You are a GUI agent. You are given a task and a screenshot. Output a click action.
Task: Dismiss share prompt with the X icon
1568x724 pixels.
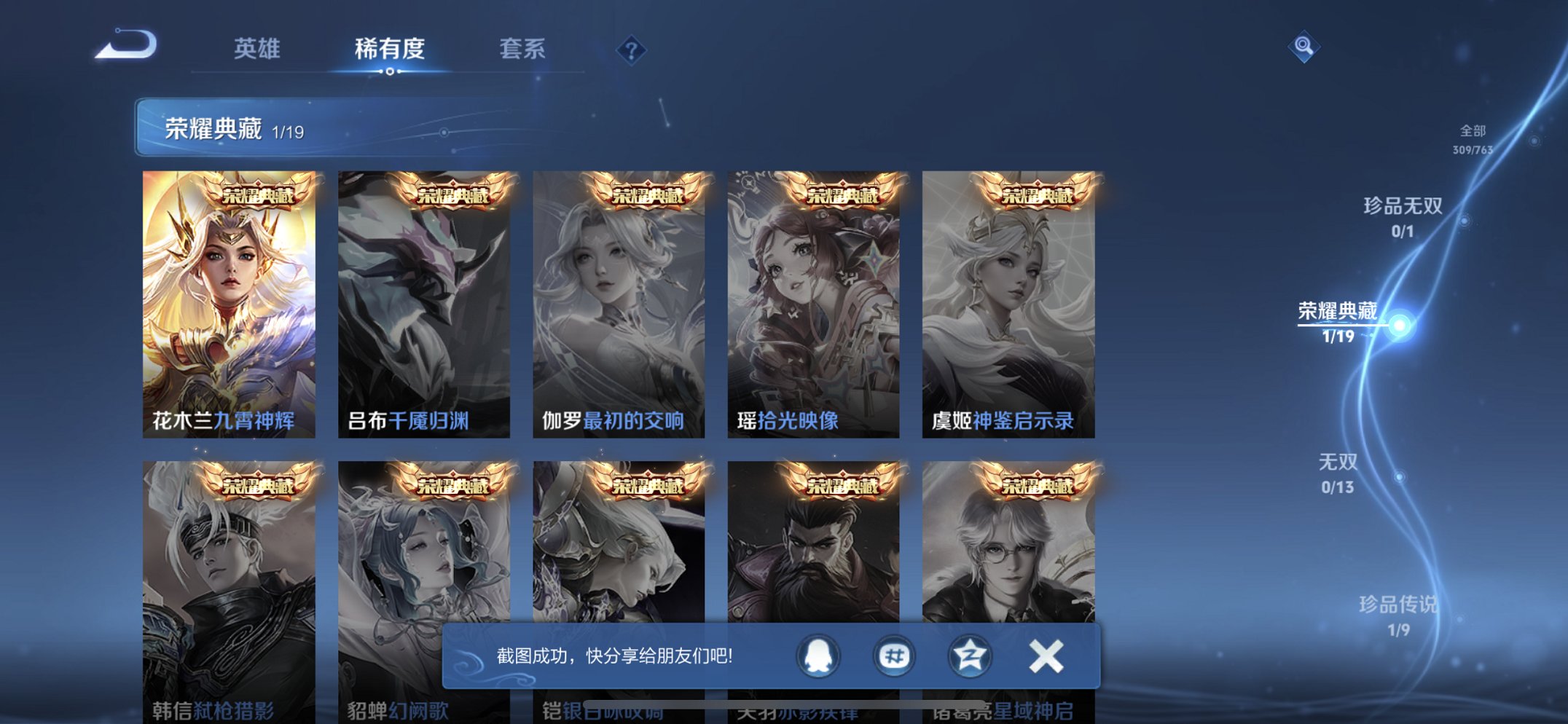click(1045, 656)
